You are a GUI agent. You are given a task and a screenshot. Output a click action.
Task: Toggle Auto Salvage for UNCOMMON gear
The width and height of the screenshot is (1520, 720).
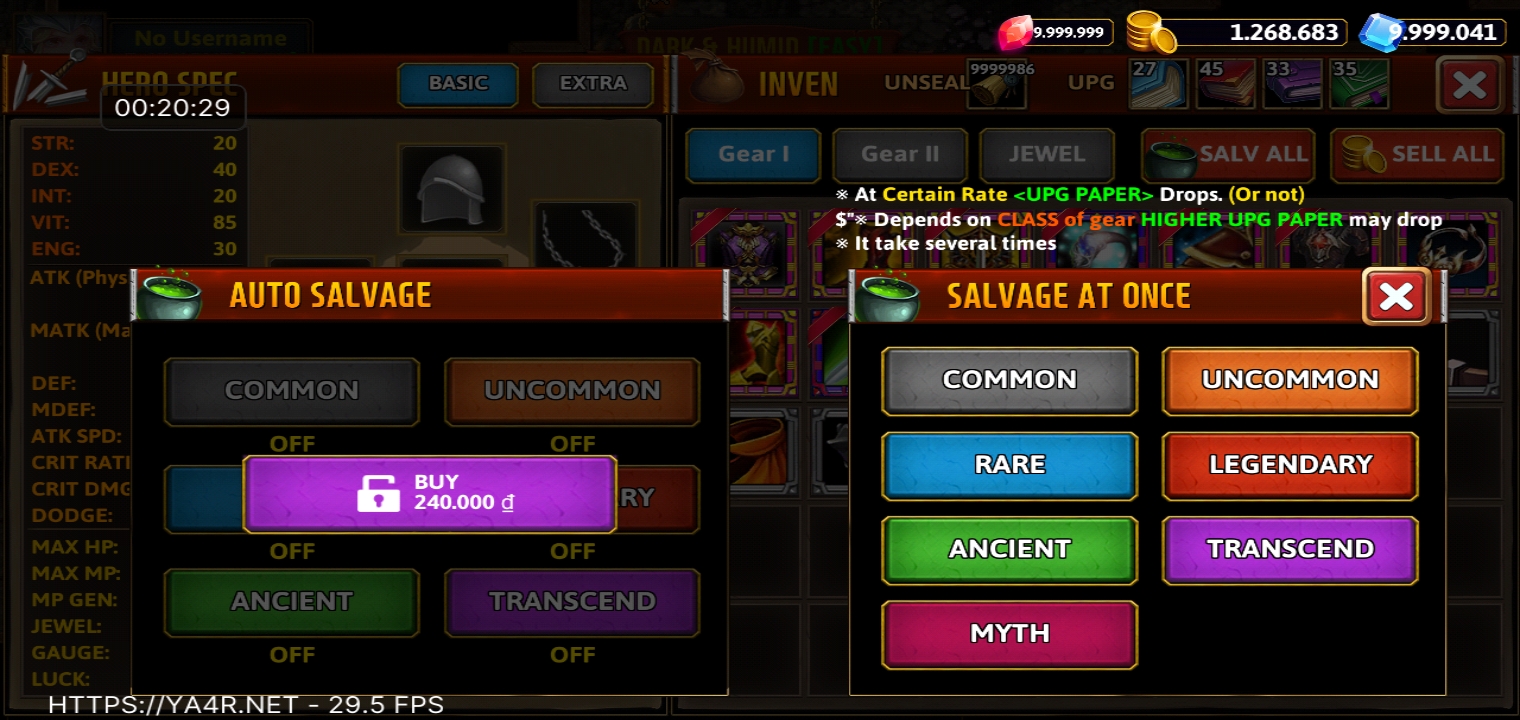tap(572, 391)
